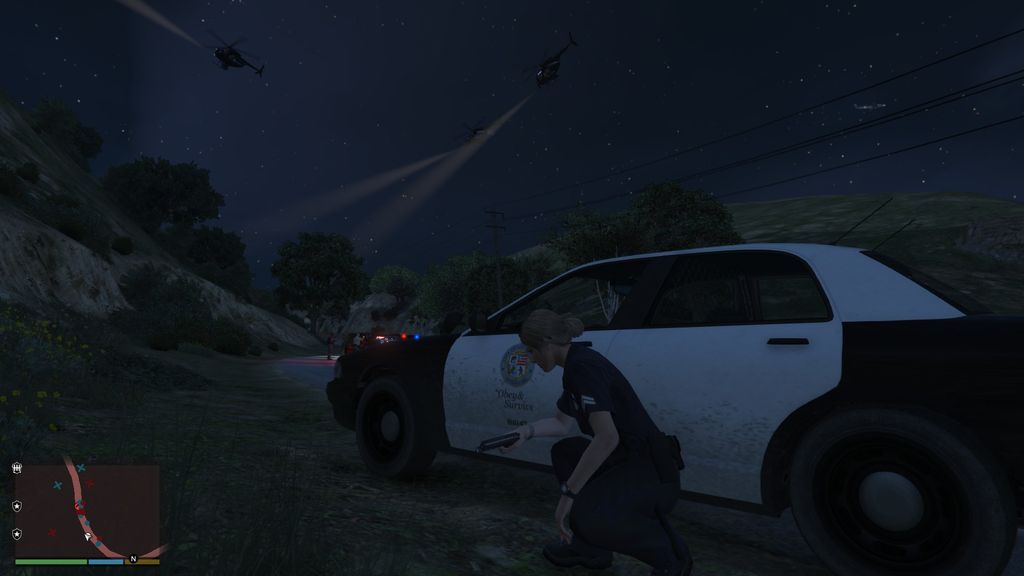Select the white player arrow on minimap
The width and height of the screenshot is (1024, 576).
click(x=88, y=536)
